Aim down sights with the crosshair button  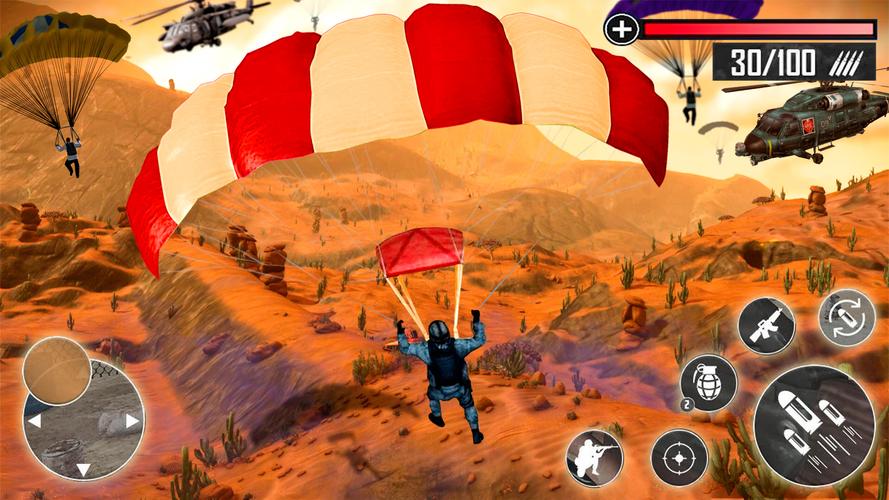point(679,457)
